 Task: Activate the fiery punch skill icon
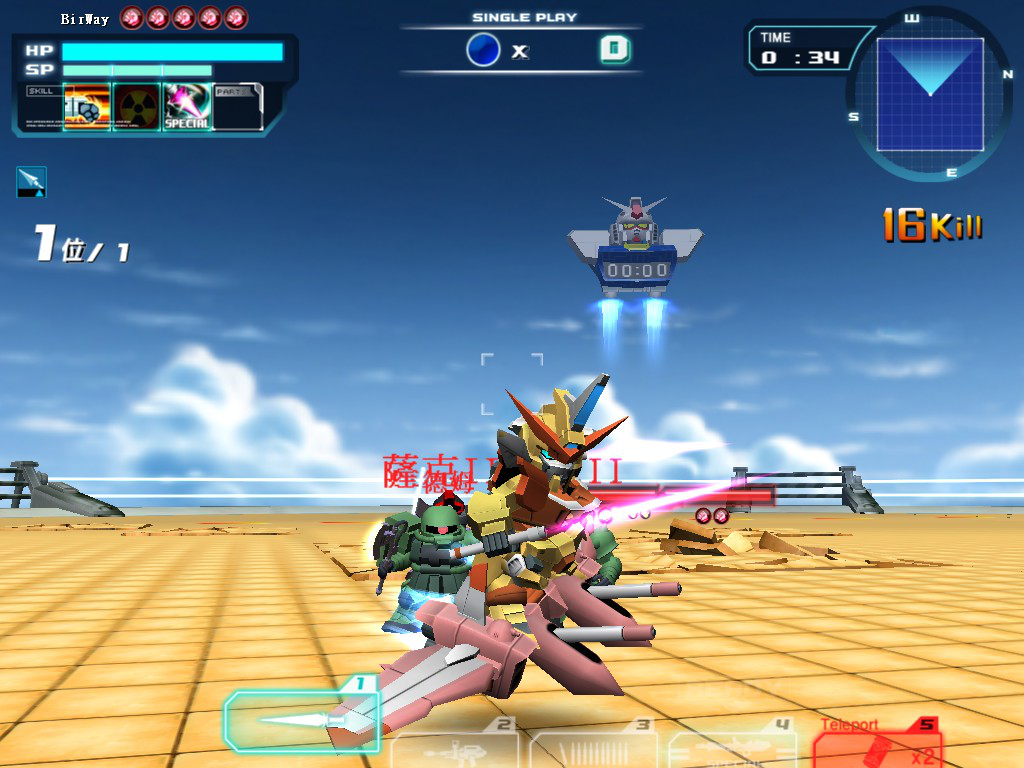click(87, 107)
